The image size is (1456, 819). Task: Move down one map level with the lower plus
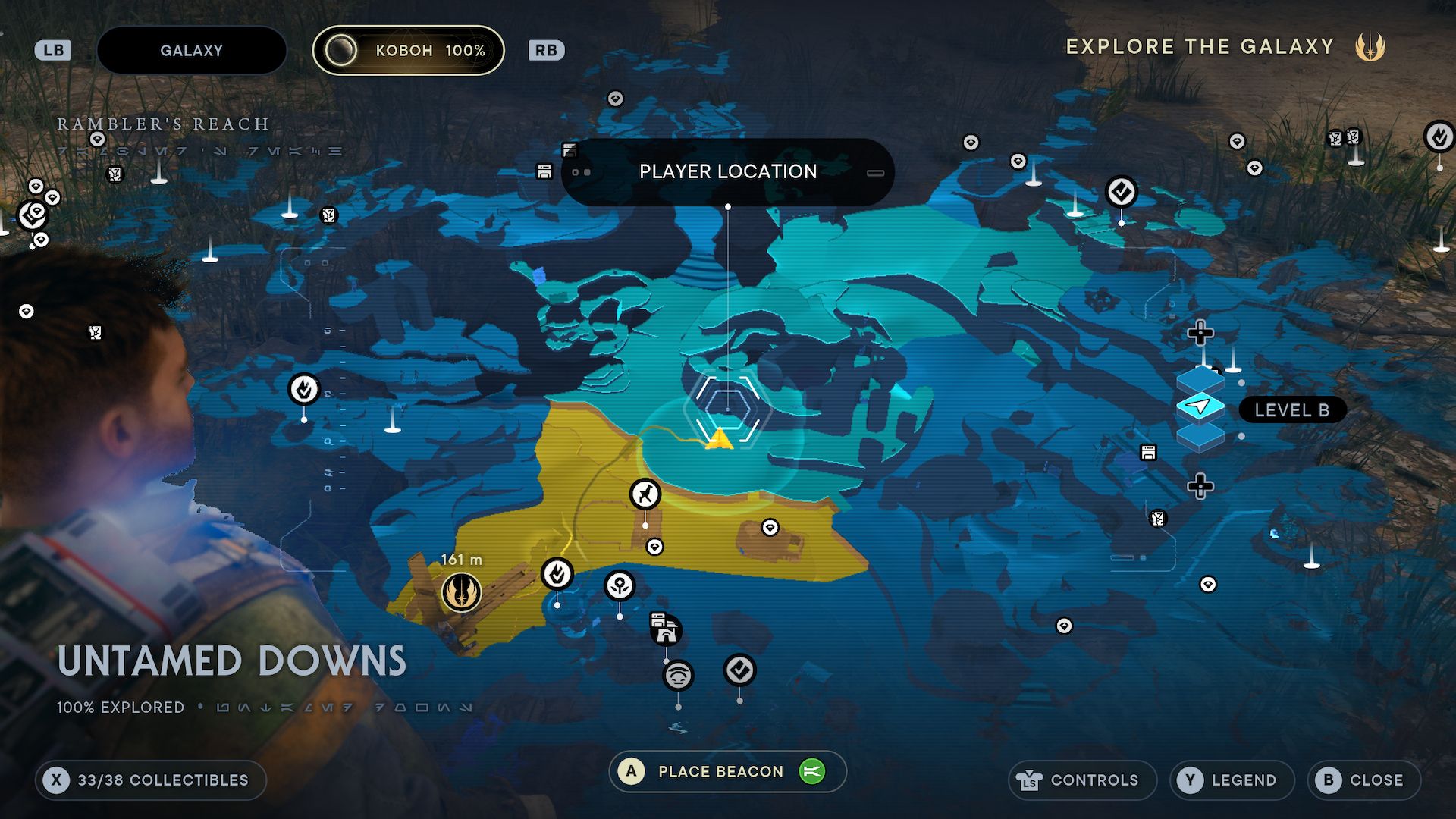pyautogui.click(x=1200, y=486)
